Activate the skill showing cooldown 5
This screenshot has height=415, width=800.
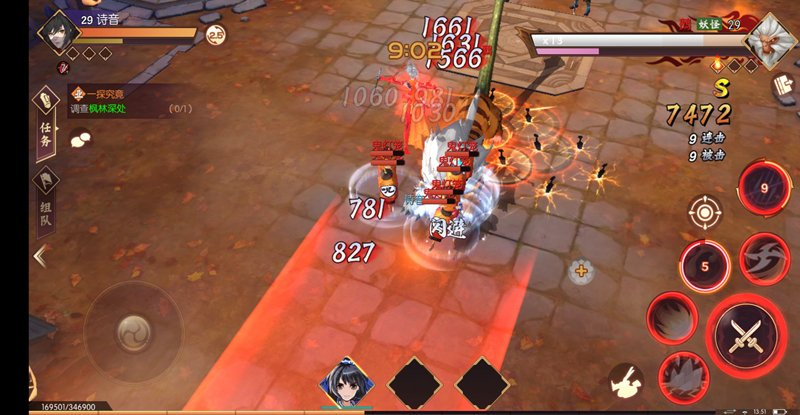click(704, 267)
